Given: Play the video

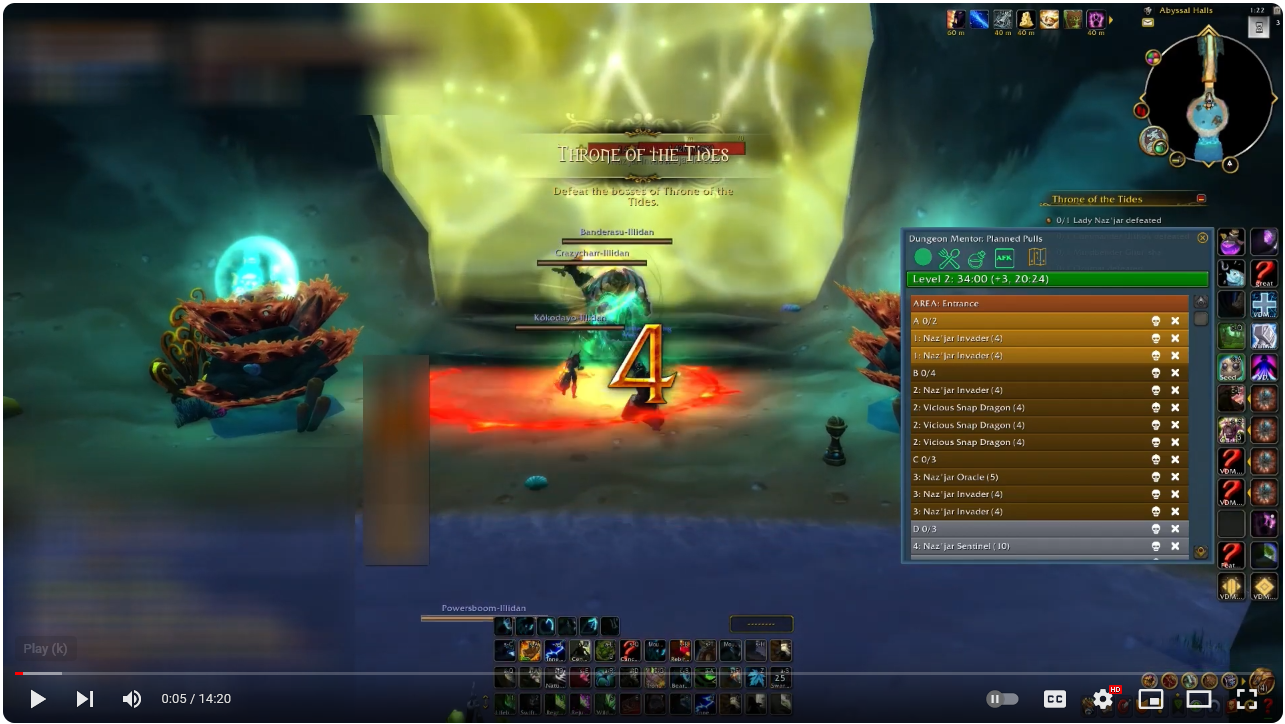Looking at the screenshot, I should tap(37, 699).
